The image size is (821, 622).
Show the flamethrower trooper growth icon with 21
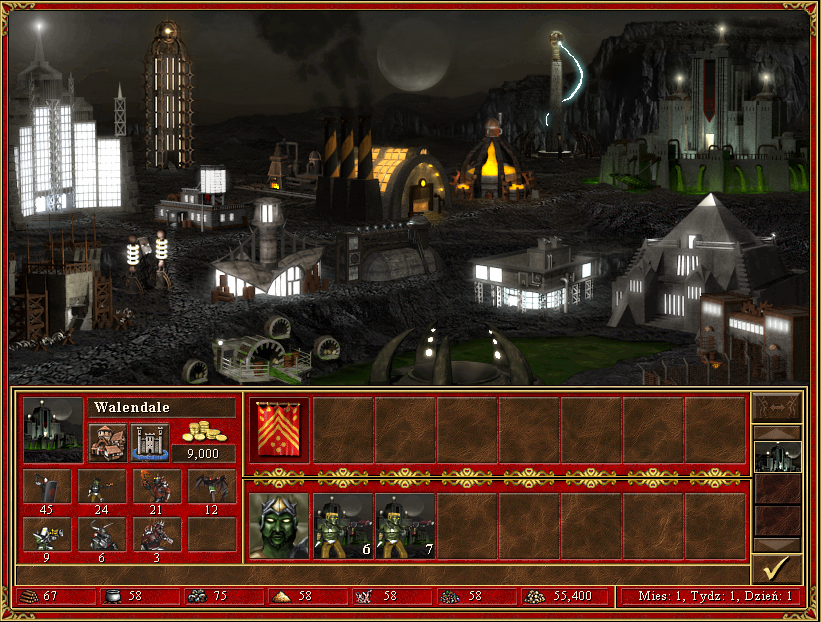pos(157,487)
